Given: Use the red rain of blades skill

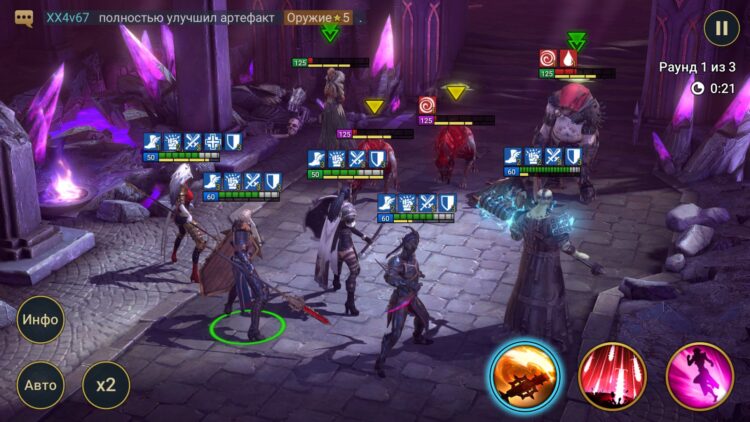Looking at the screenshot, I should tap(612, 376).
